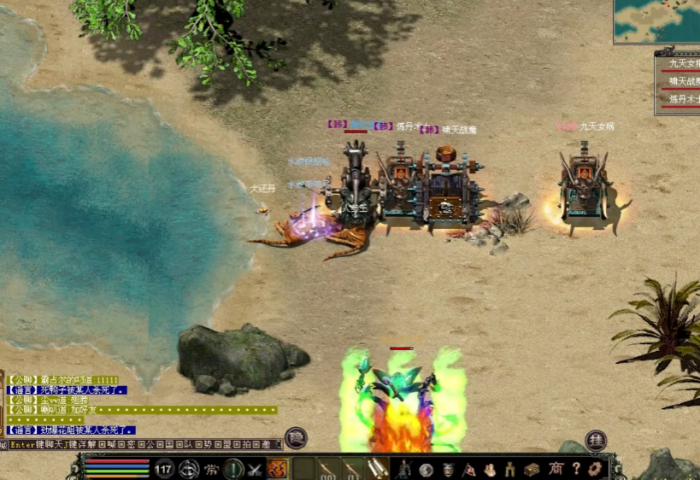This screenshot has height=480, width=700.
Task: Open the 商 shop icon
Action: click(555, 468)
